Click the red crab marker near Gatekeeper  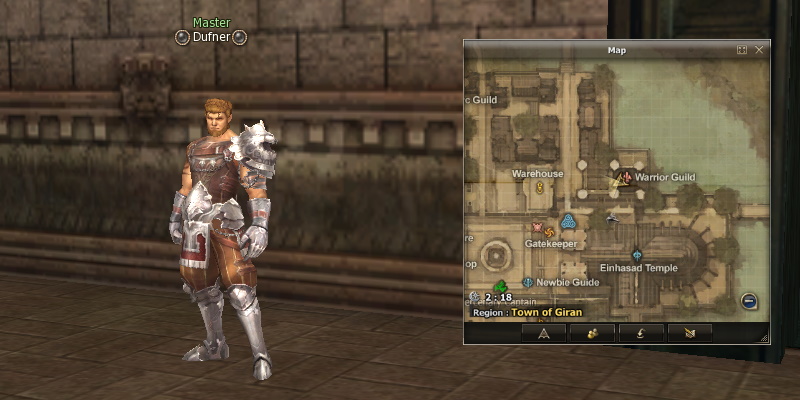(x=539, y=228)
